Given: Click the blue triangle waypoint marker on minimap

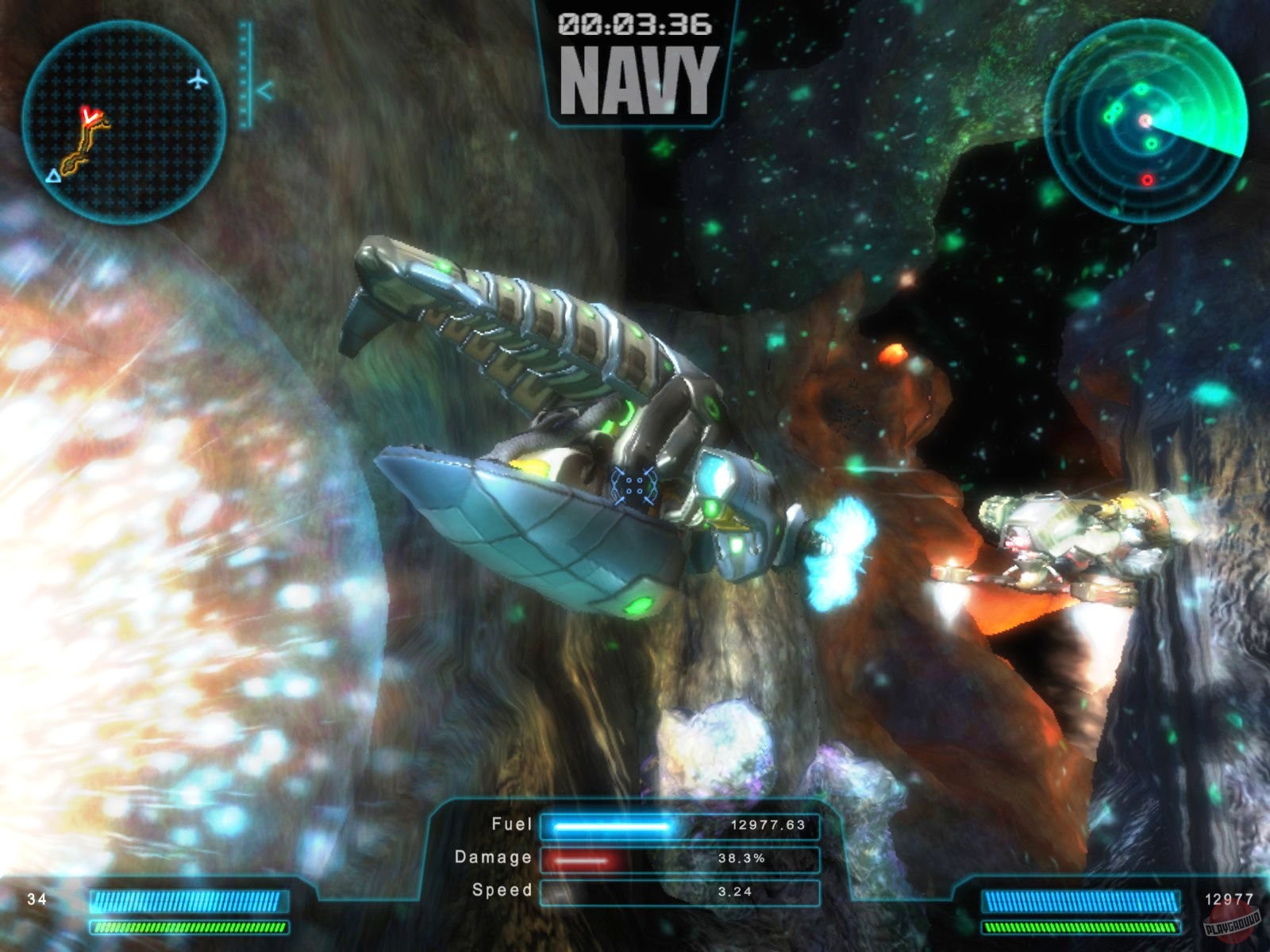Looking at the screenshot, I should 52,176.
